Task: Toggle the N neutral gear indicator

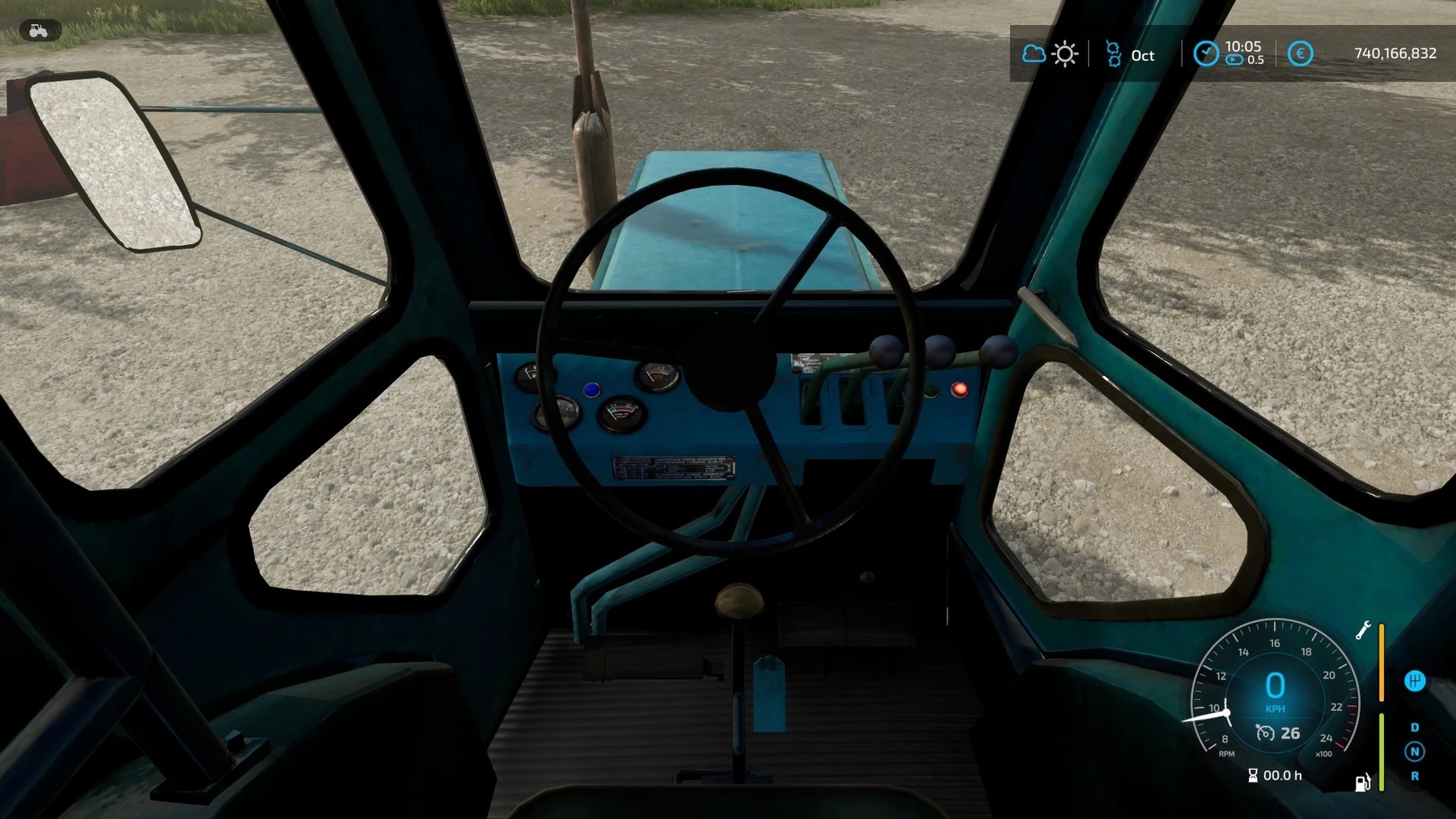Action: pyautogui.click(x=1416, y=752)
